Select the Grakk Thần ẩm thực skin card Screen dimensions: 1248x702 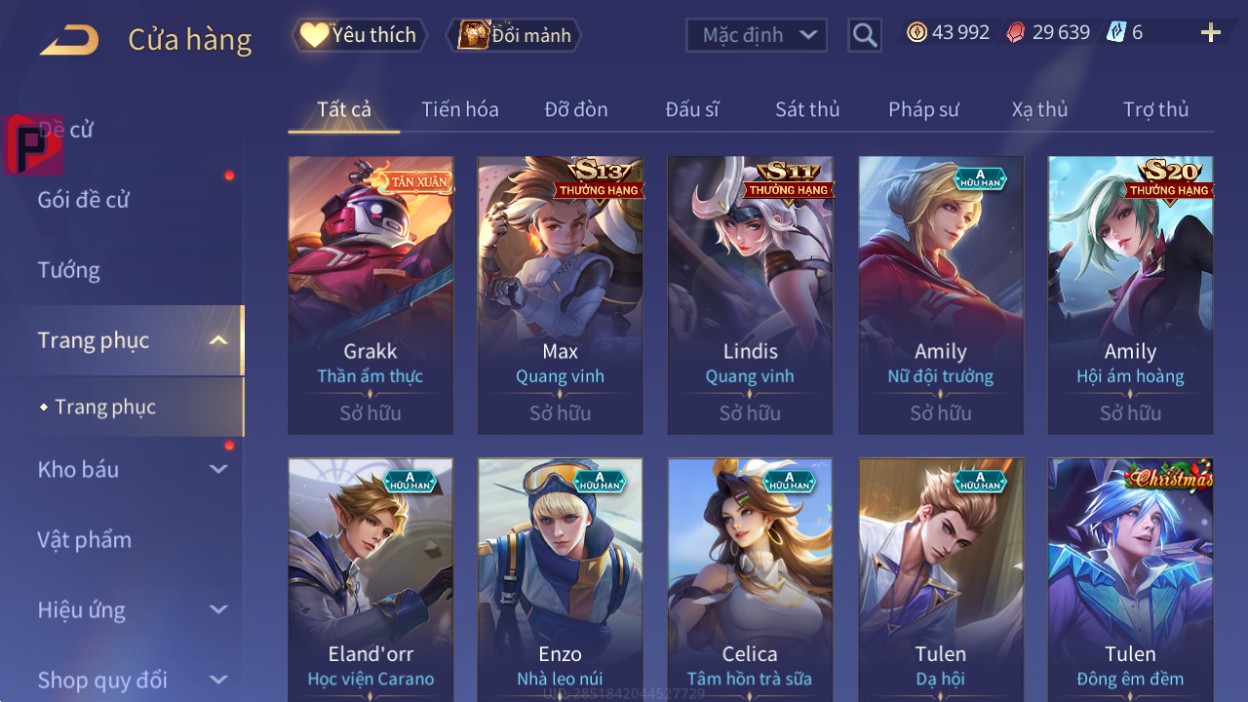pos(370,295)
